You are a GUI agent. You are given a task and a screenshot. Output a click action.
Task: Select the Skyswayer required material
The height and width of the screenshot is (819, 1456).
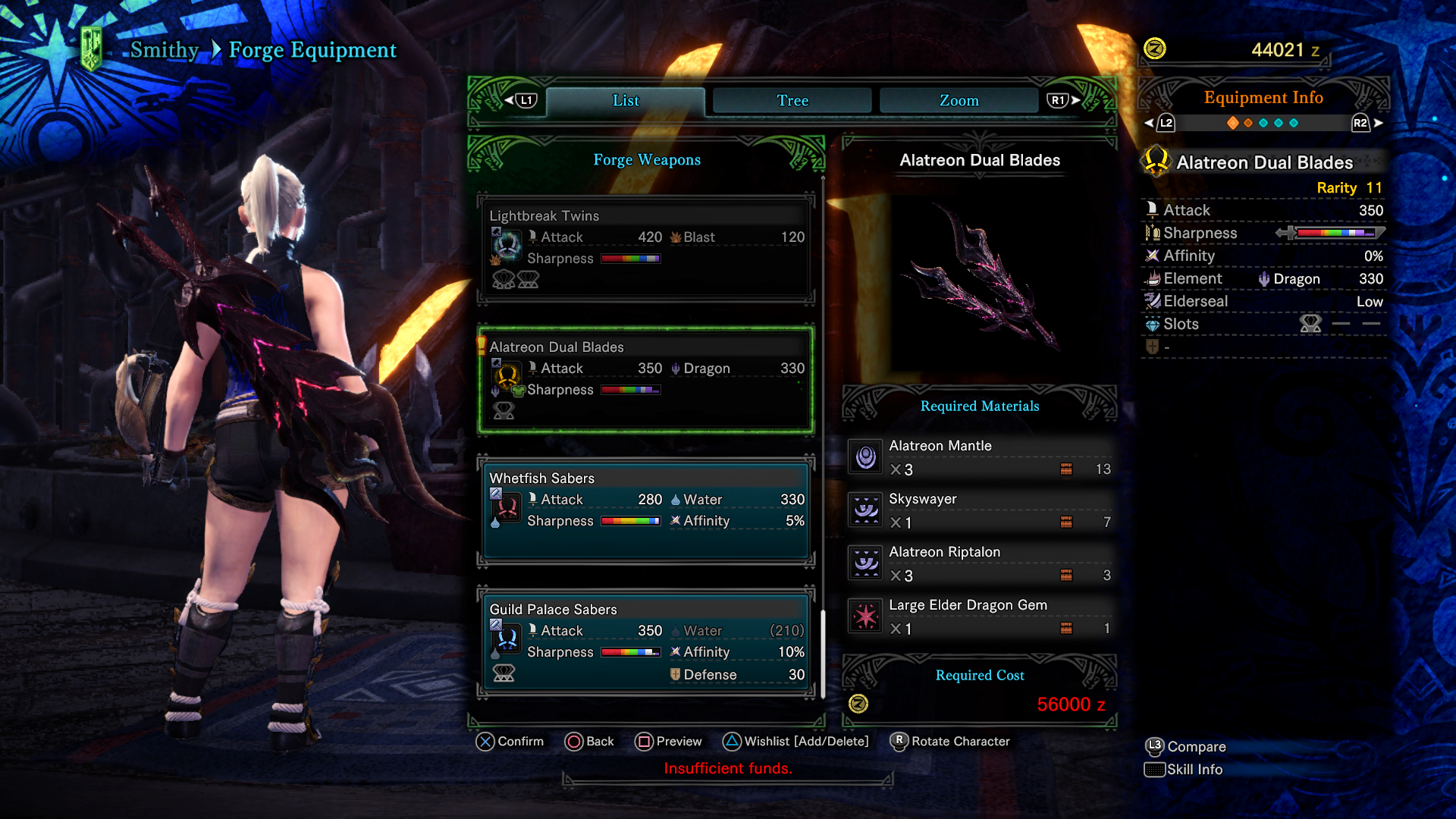tap(980, 510)
